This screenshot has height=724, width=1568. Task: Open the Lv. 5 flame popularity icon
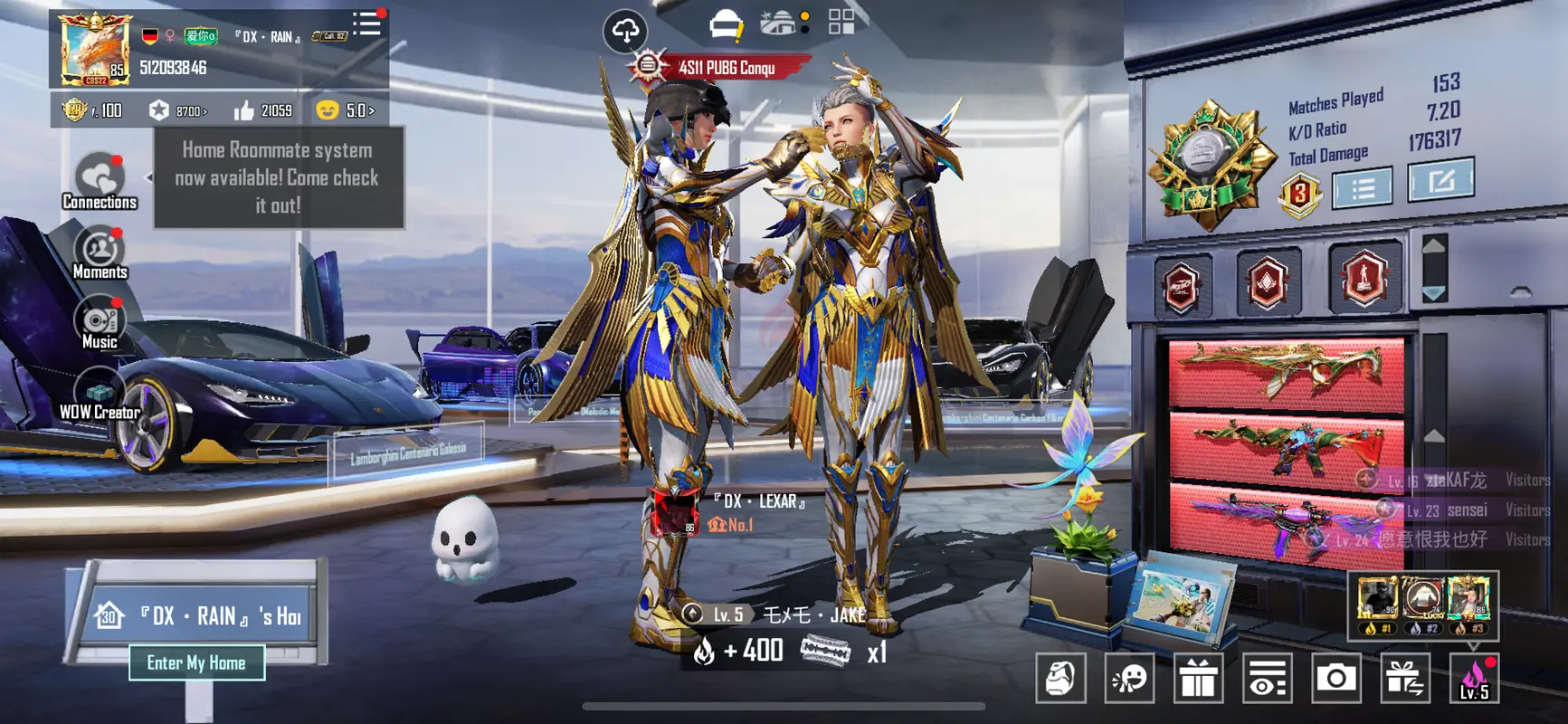(x=1474, y=678)
